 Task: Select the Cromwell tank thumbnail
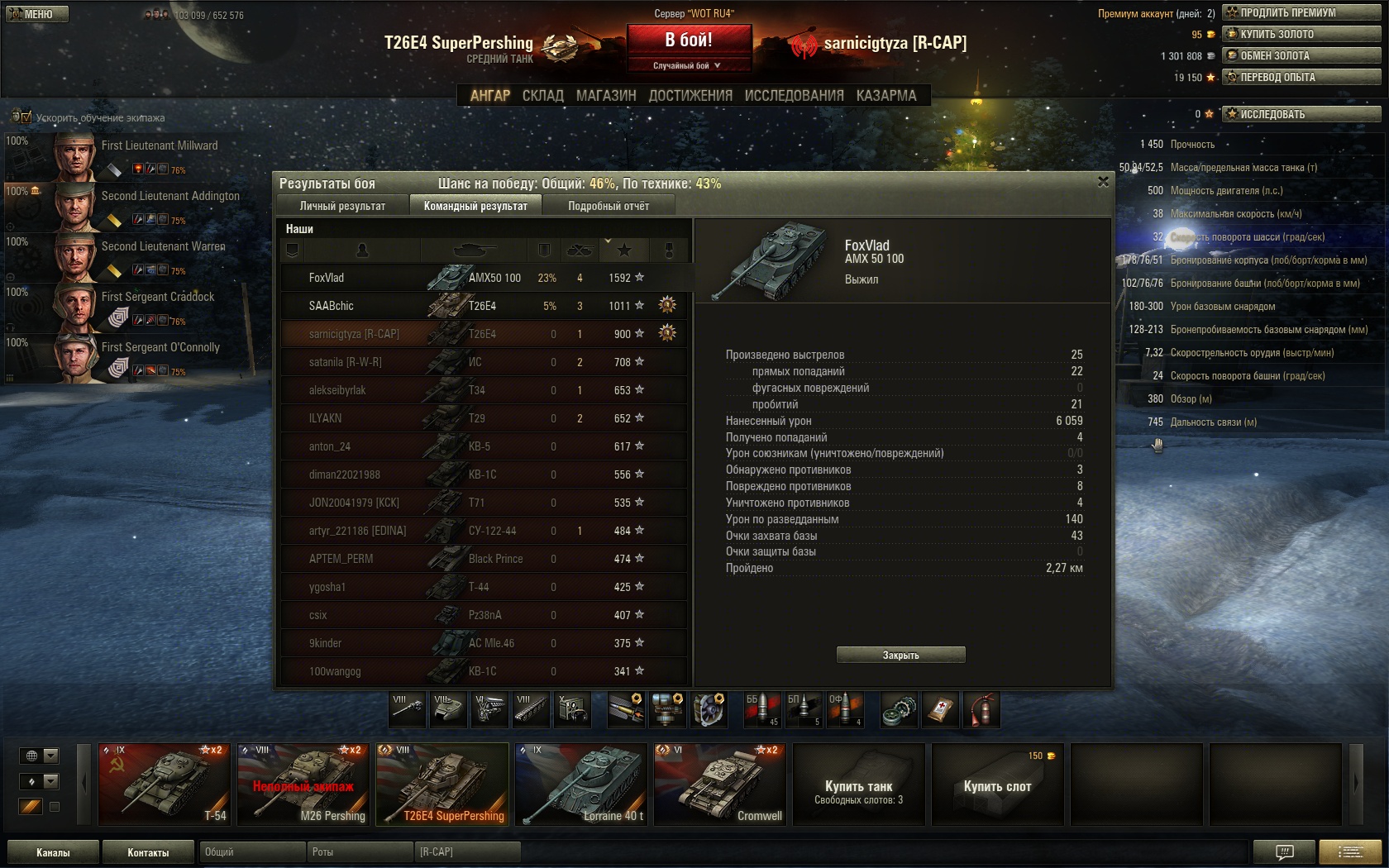[719, 784]
